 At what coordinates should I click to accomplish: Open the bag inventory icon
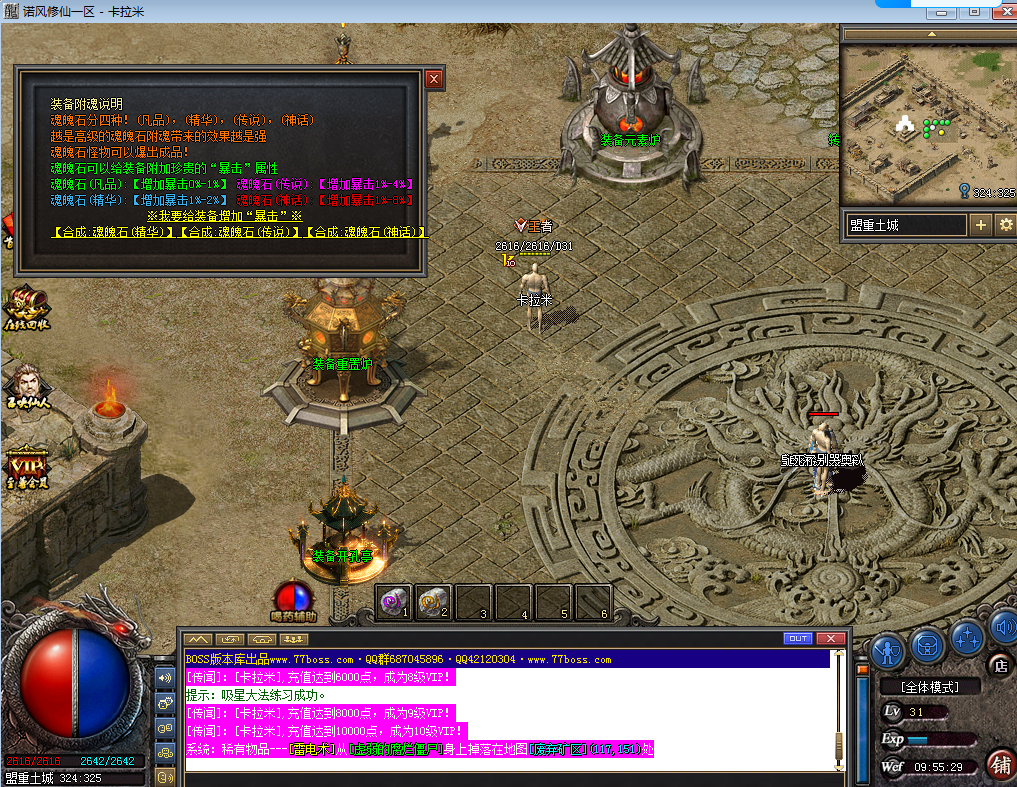[x=927, y=643]
